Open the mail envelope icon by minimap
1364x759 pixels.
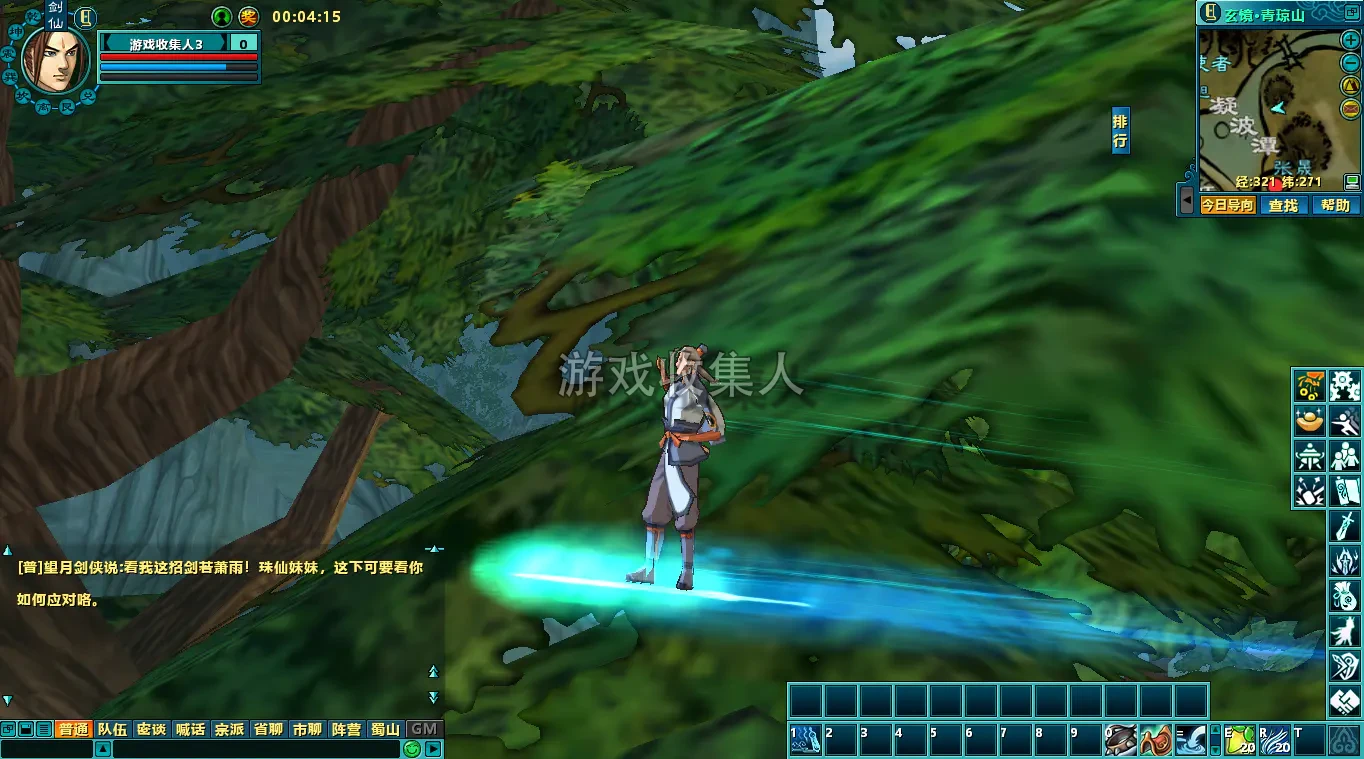click(1350, 107)
